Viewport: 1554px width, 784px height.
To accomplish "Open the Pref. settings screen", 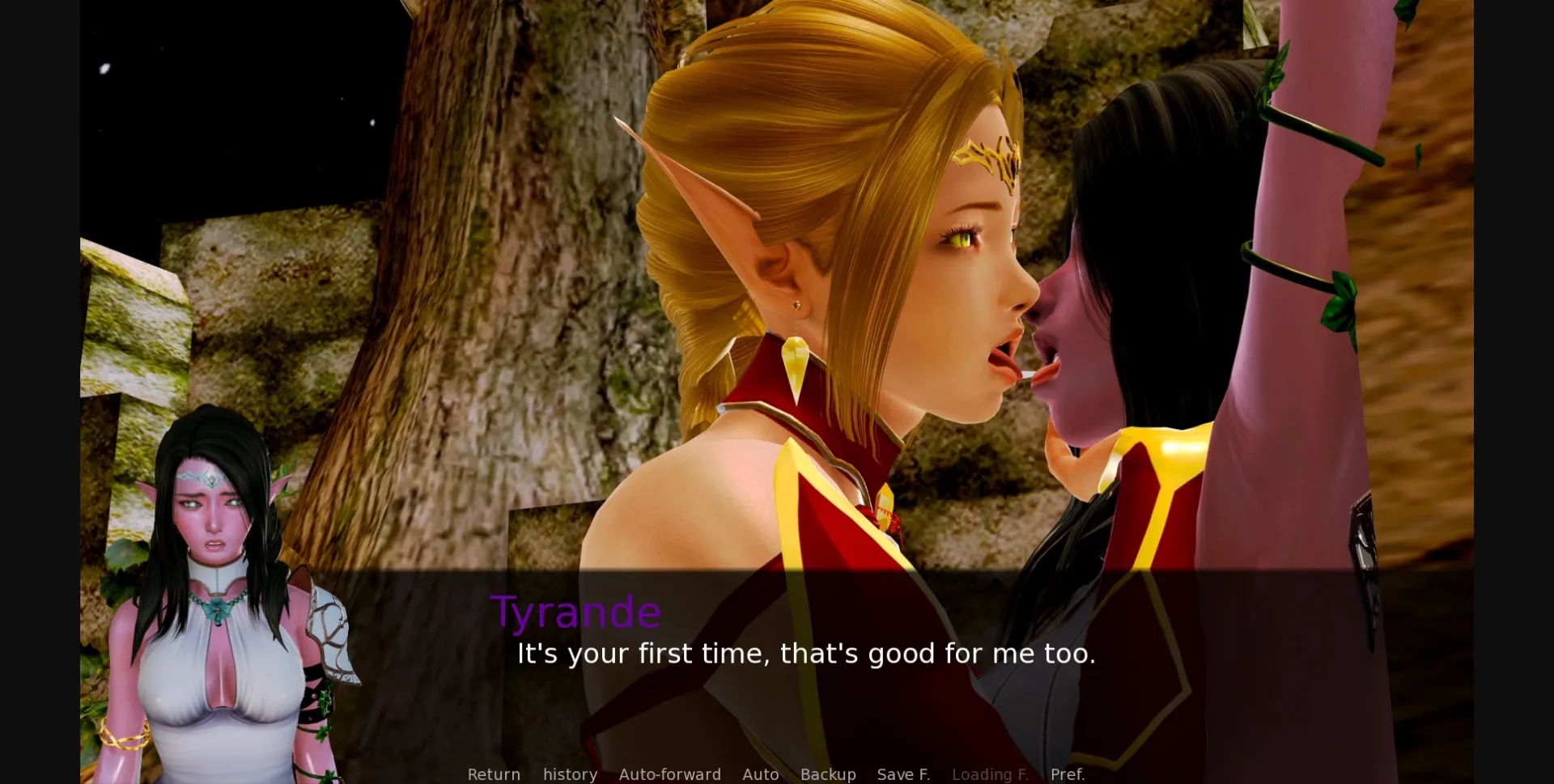I will click(1068, 774).
